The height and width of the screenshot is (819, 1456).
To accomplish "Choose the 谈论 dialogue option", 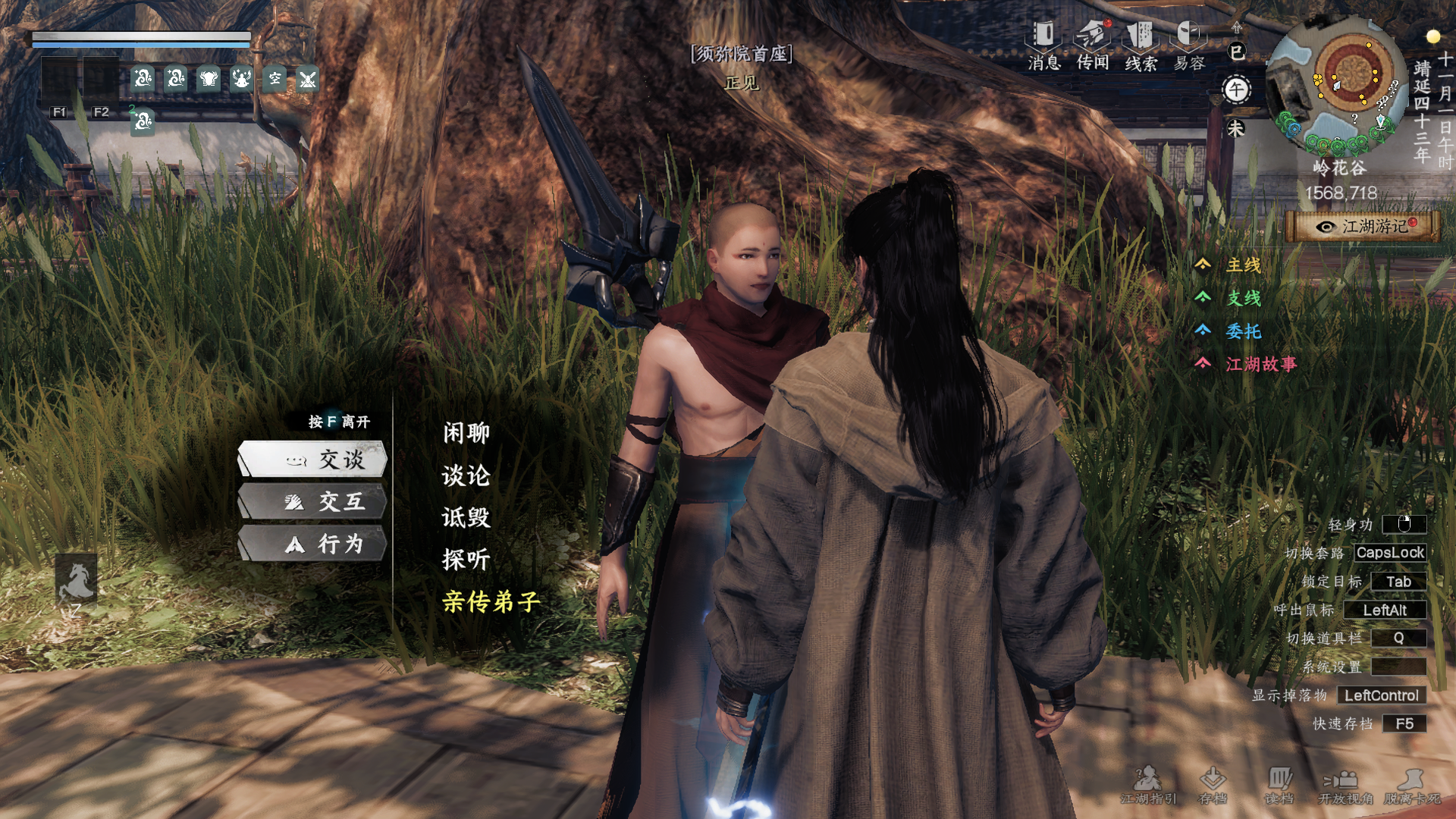I will pyautogui.click(x=466, y=475).
